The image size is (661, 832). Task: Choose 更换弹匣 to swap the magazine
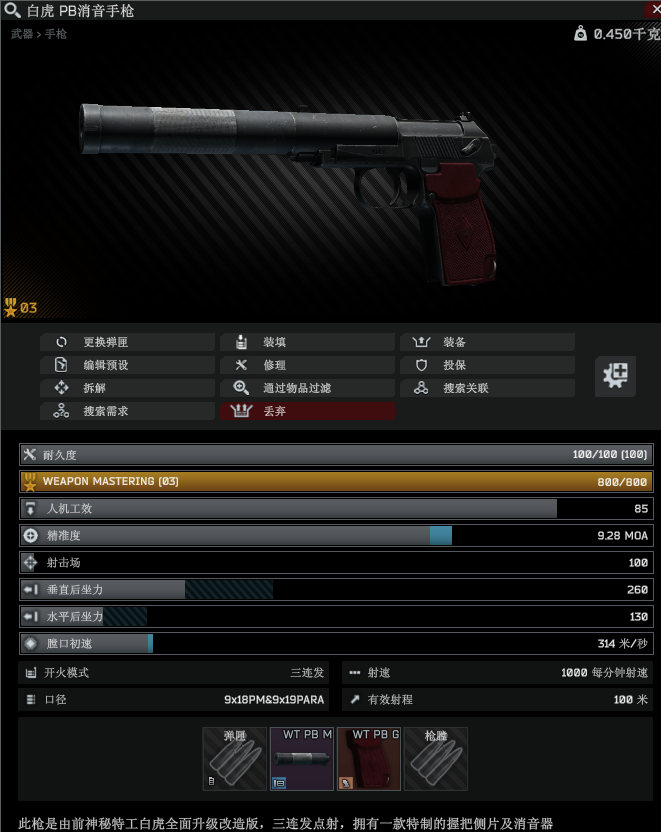click(x=127, y=342)
